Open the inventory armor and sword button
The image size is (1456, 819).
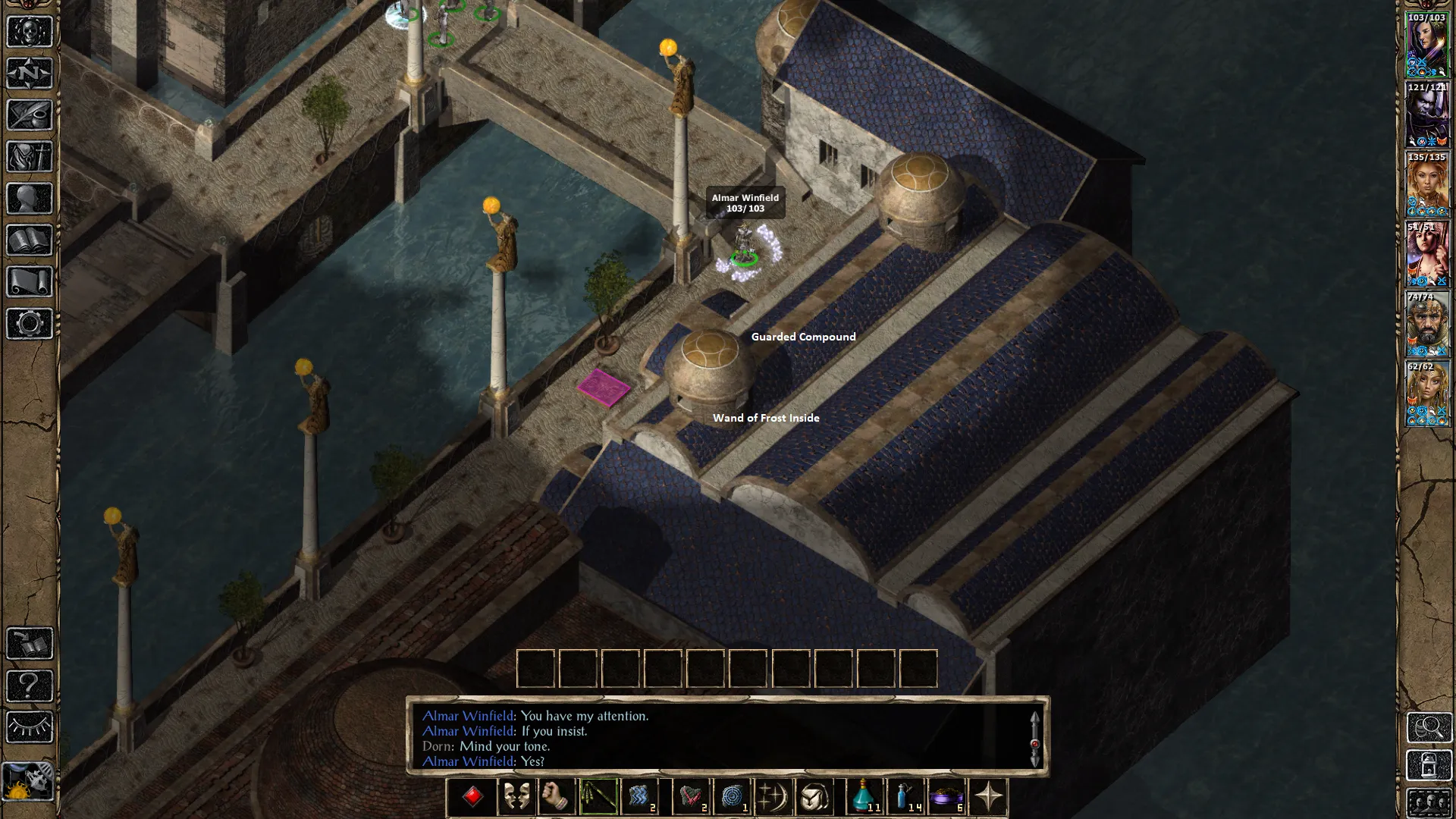click(x=30, y=157)
